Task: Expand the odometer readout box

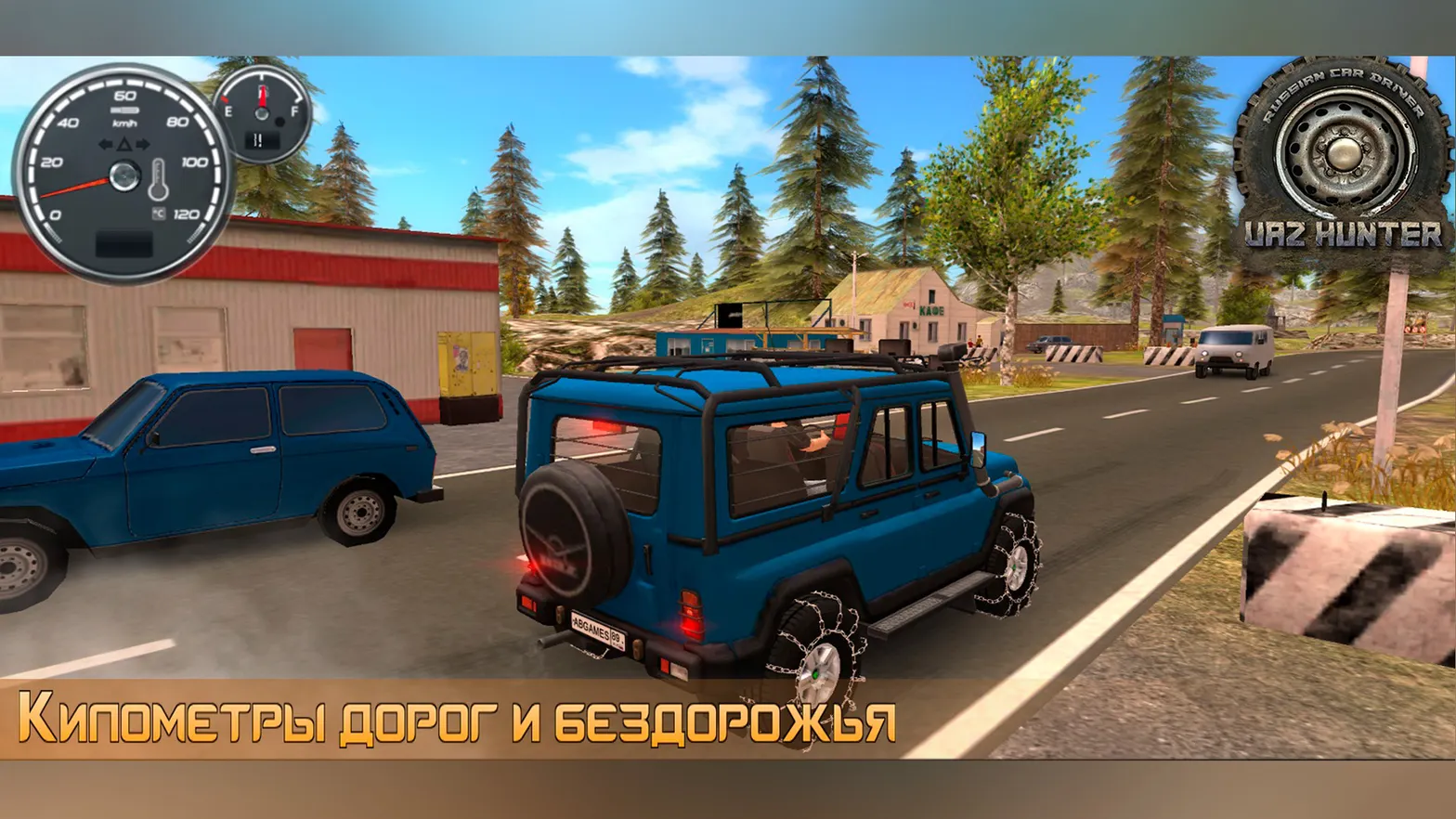Action: [123, 241]
